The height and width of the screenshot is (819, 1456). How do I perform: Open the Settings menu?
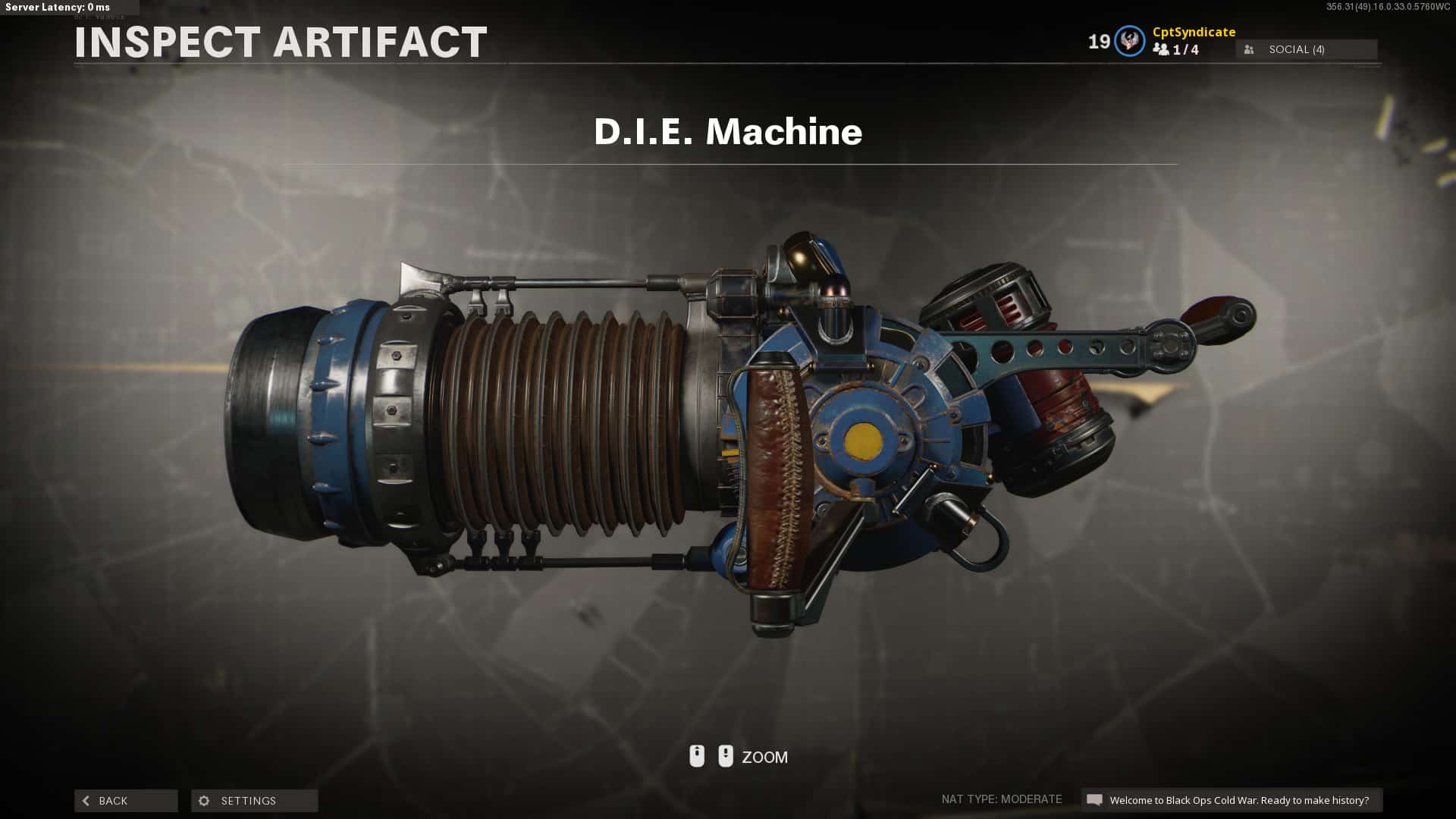tap(254, 801)
